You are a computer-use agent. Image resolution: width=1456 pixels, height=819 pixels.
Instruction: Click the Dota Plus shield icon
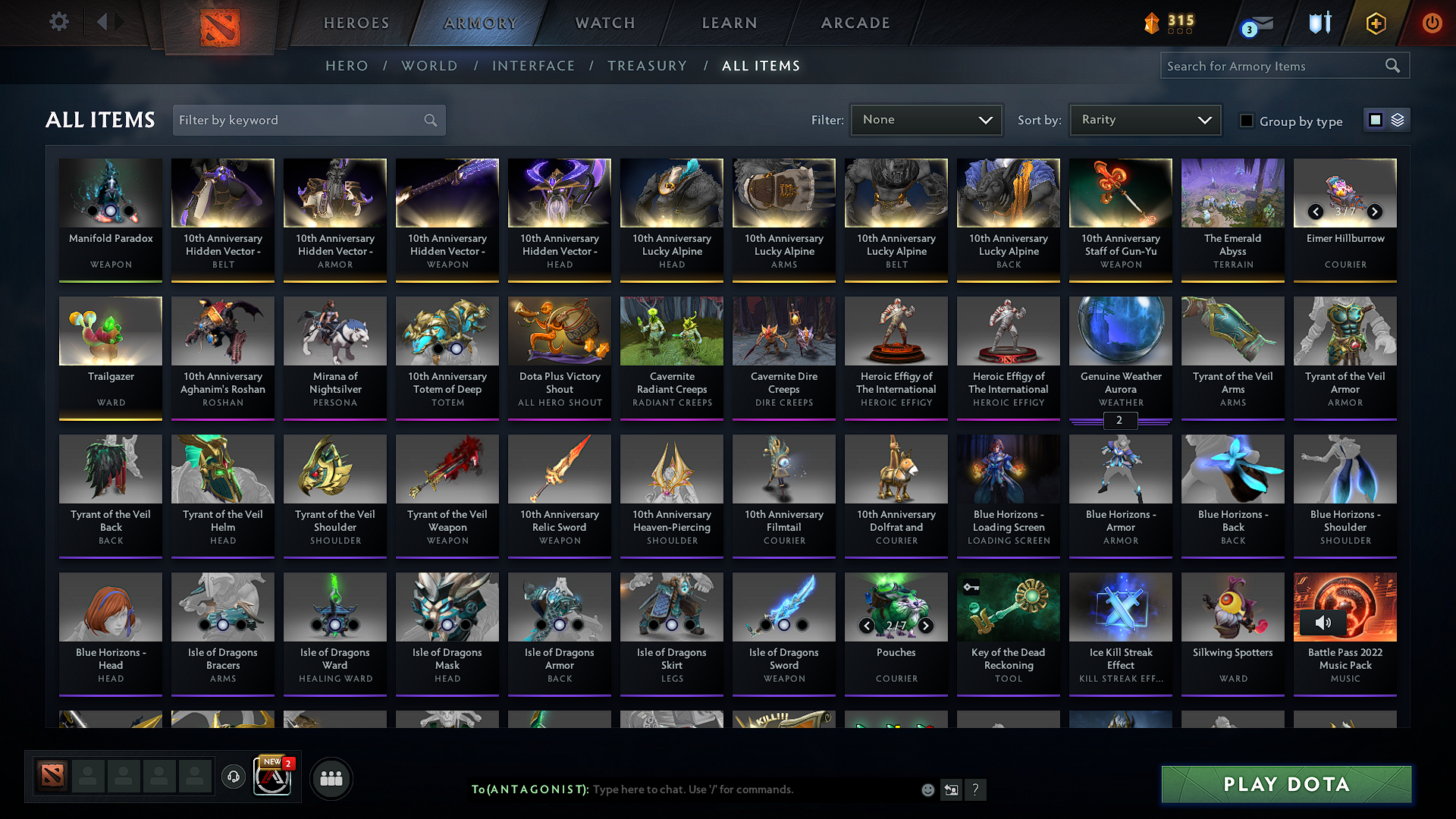(1375, 23)
